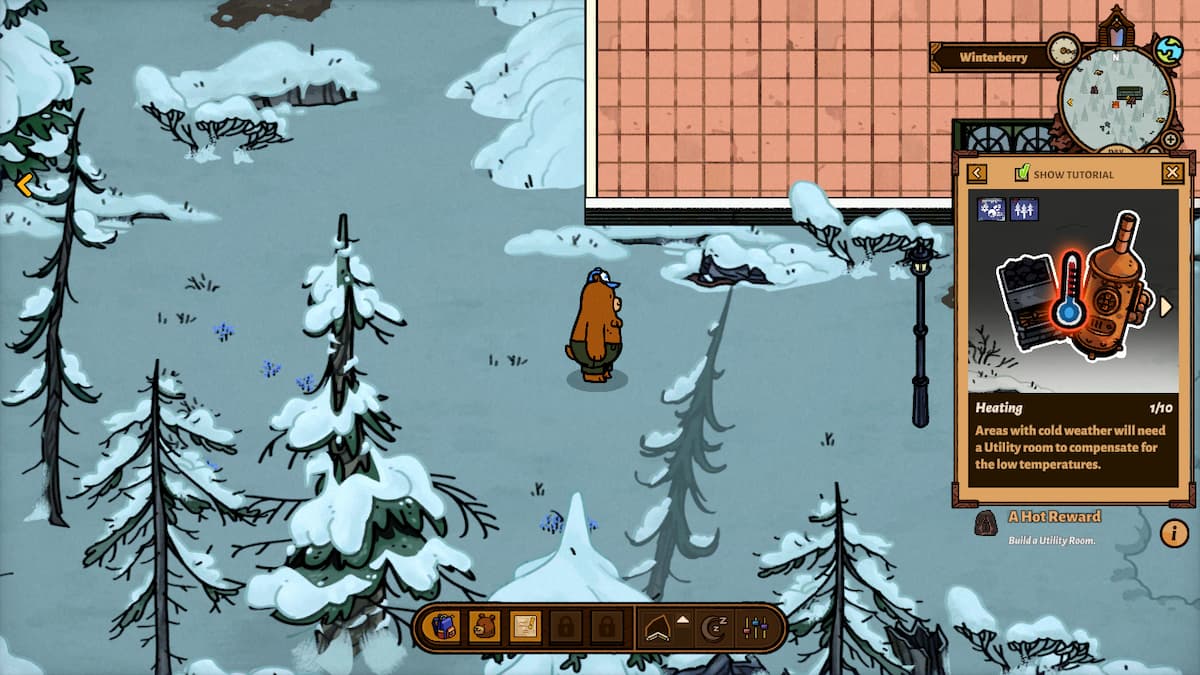Advance to the next tutorial page arrow
The height and width of the screenshot is (675, 1200).
pyautogui.click(x=1165, y=307)
